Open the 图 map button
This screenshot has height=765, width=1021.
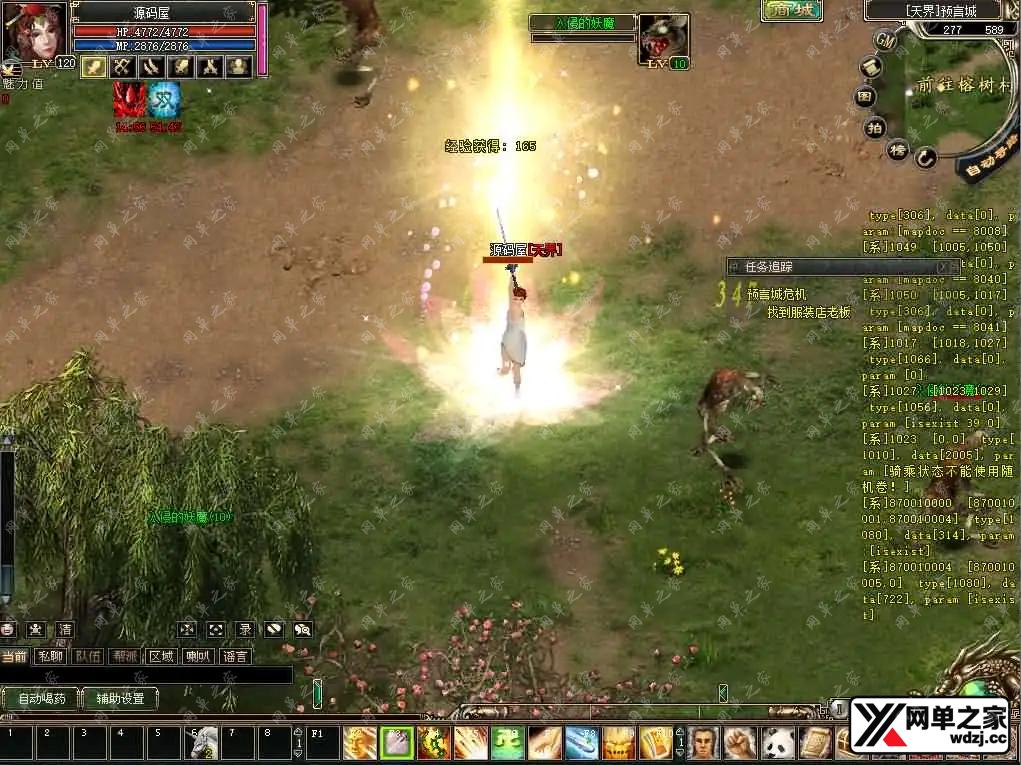click(864, 98)
